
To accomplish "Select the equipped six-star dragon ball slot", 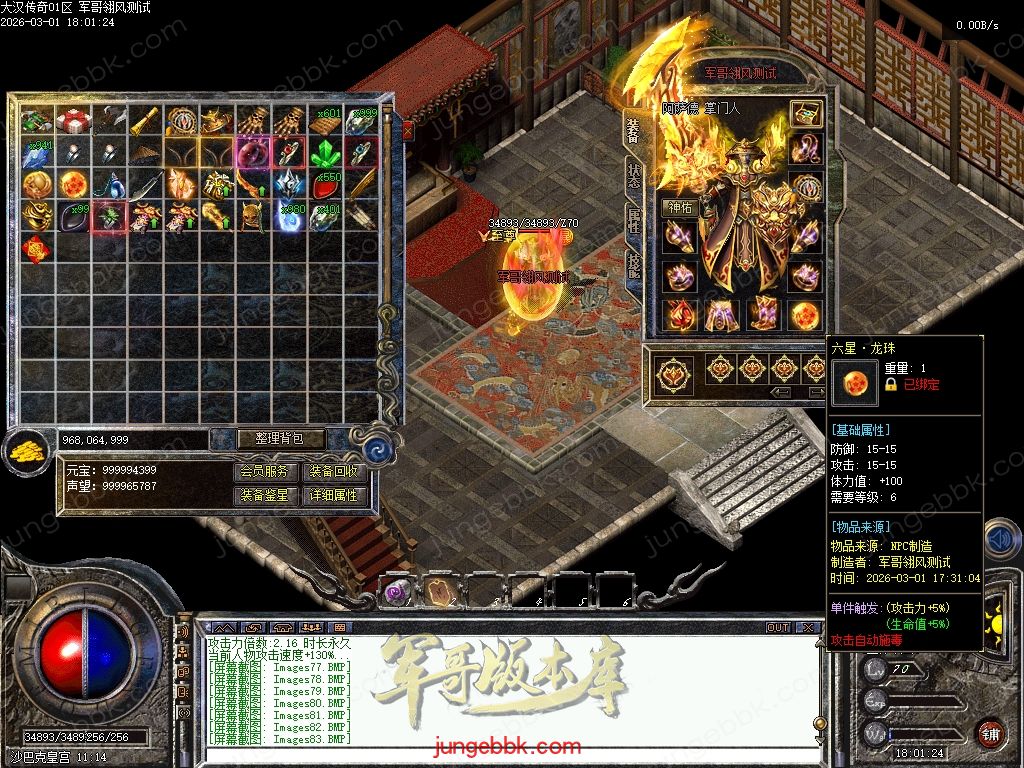I will [805, 314].
